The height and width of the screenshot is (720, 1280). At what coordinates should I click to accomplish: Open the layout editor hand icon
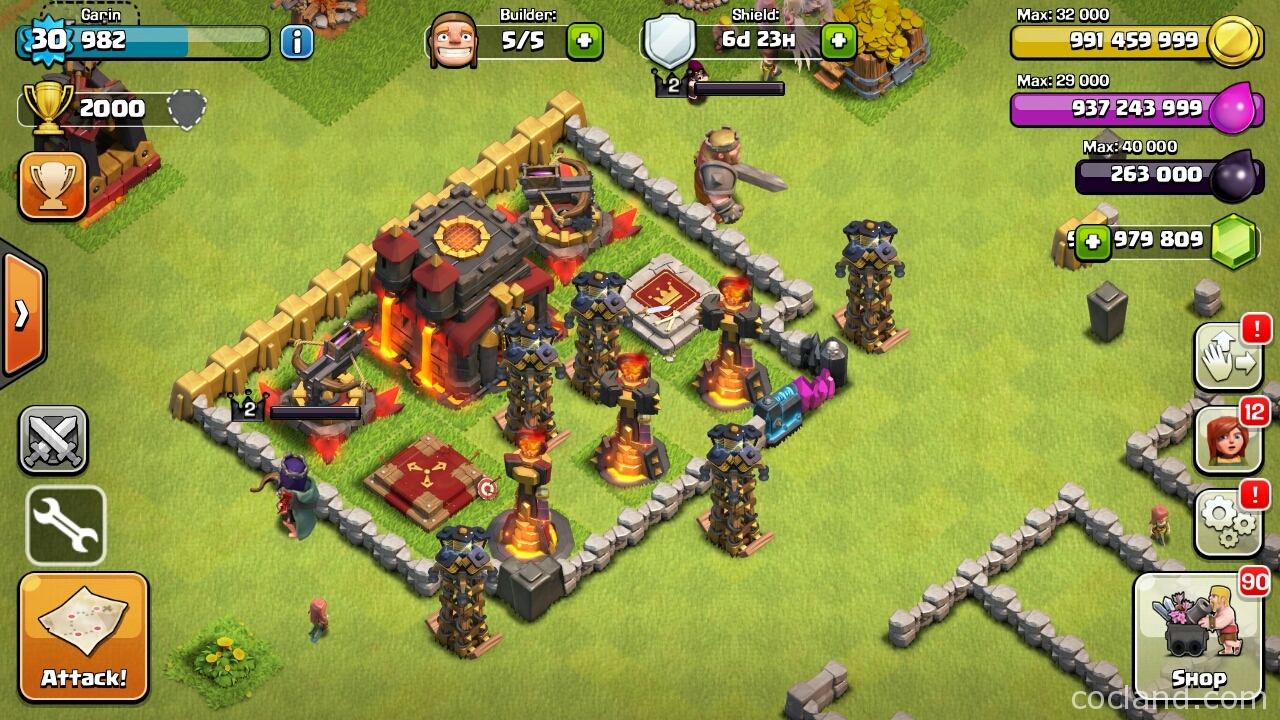click(x=1228, y=356)
